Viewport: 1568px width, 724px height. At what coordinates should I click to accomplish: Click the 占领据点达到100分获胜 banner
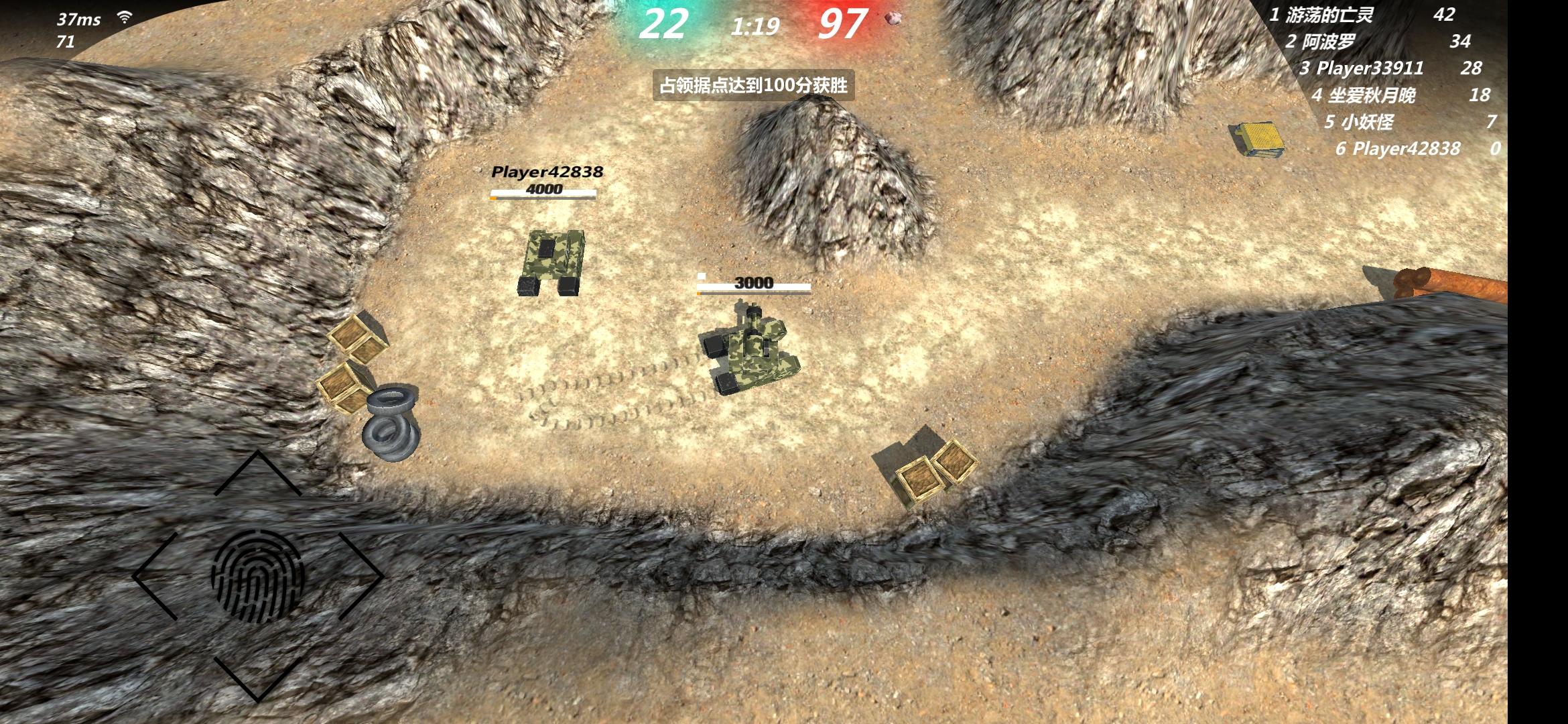point(754,86)
